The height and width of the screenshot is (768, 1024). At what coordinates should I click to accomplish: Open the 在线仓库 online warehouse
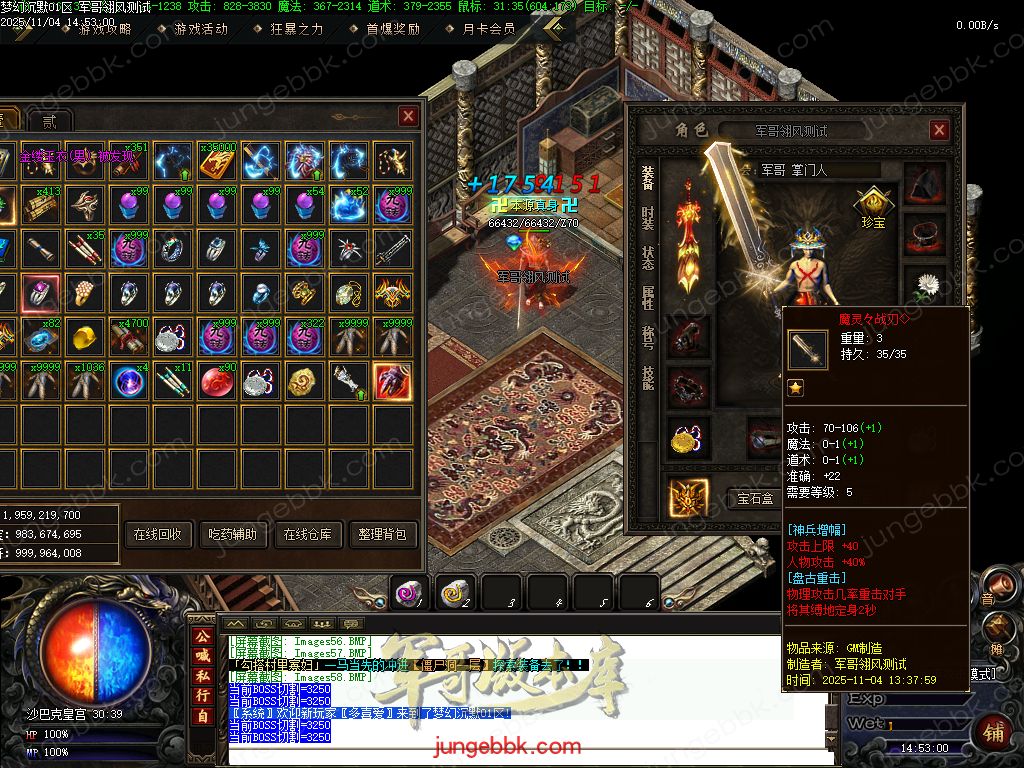click(308, 534)
